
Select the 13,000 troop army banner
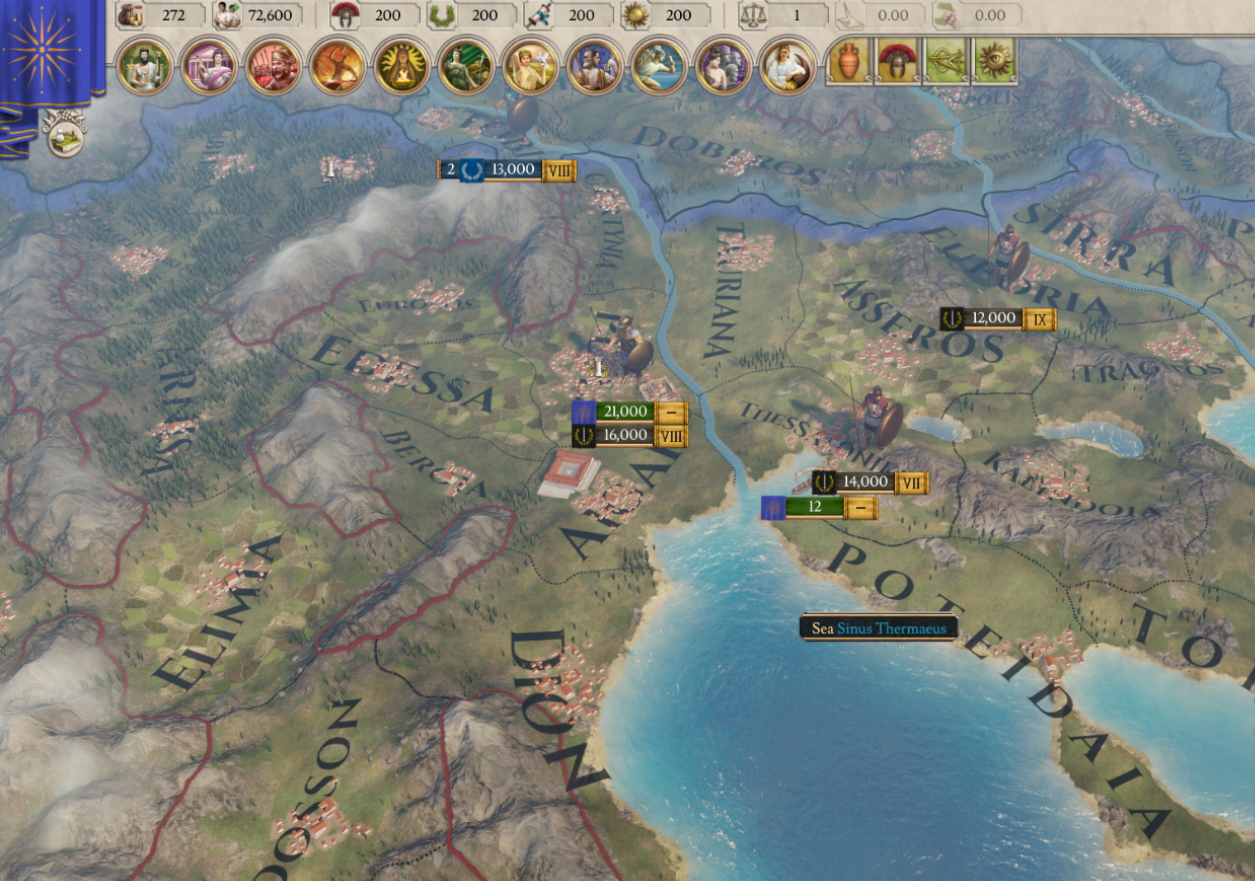click(510, 170)
